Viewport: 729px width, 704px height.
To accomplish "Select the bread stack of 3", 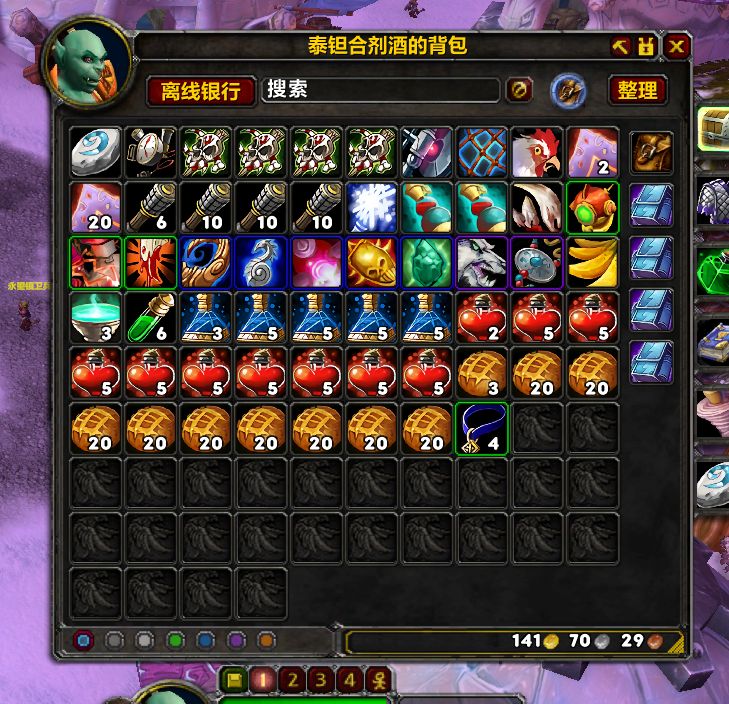I will coord(481,371).
